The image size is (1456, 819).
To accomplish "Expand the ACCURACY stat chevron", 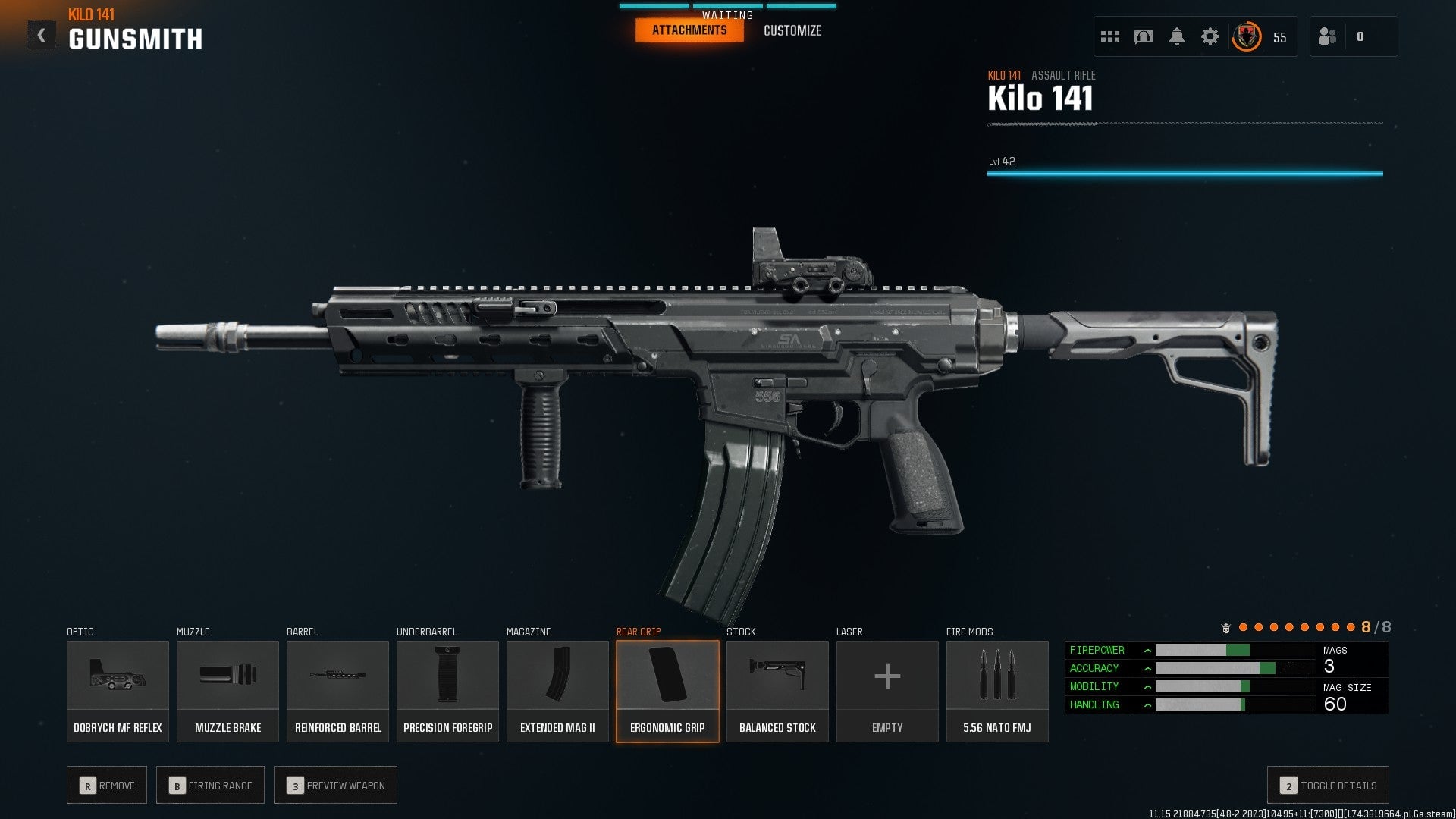I will 1147,668.
